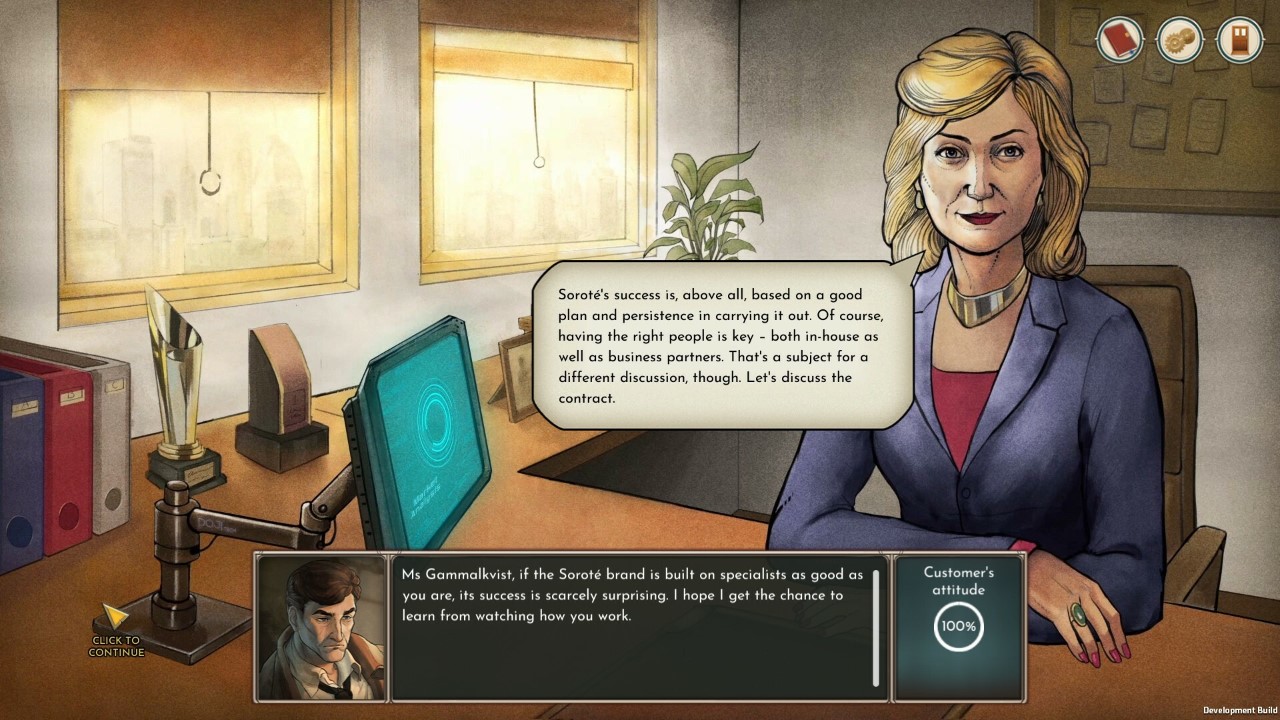This screenshot has width=1280, height=720.
Task: Click to continue the dialogue
Action: point(116,631)
